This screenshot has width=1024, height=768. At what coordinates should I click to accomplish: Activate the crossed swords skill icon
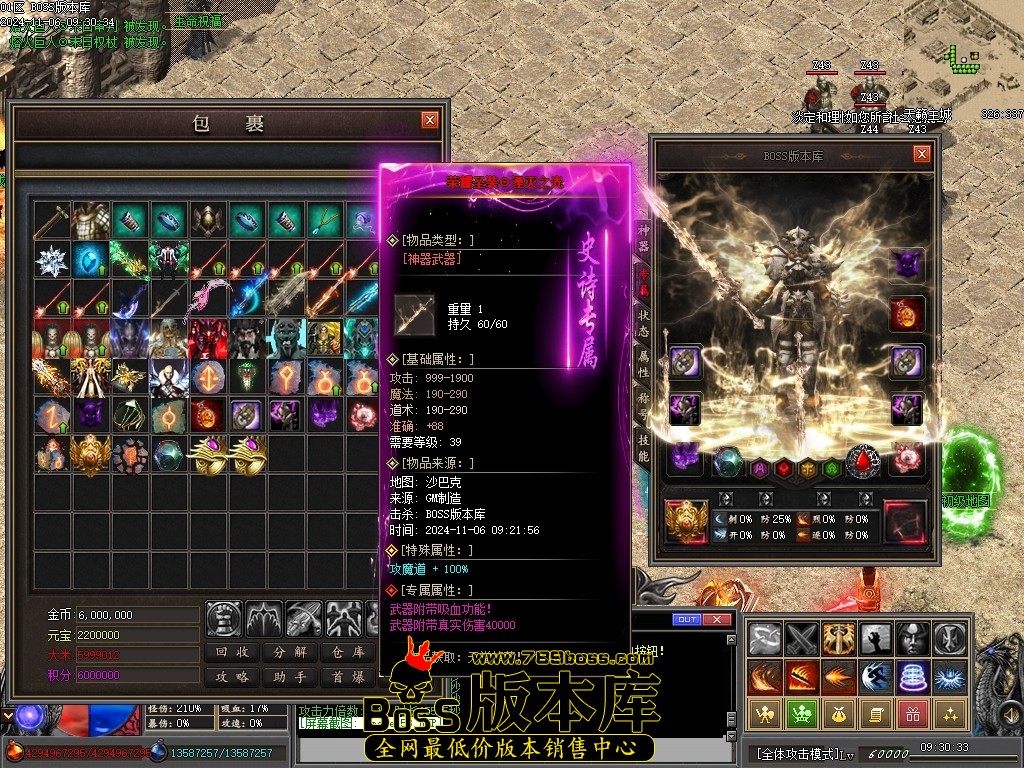(802, 639)
